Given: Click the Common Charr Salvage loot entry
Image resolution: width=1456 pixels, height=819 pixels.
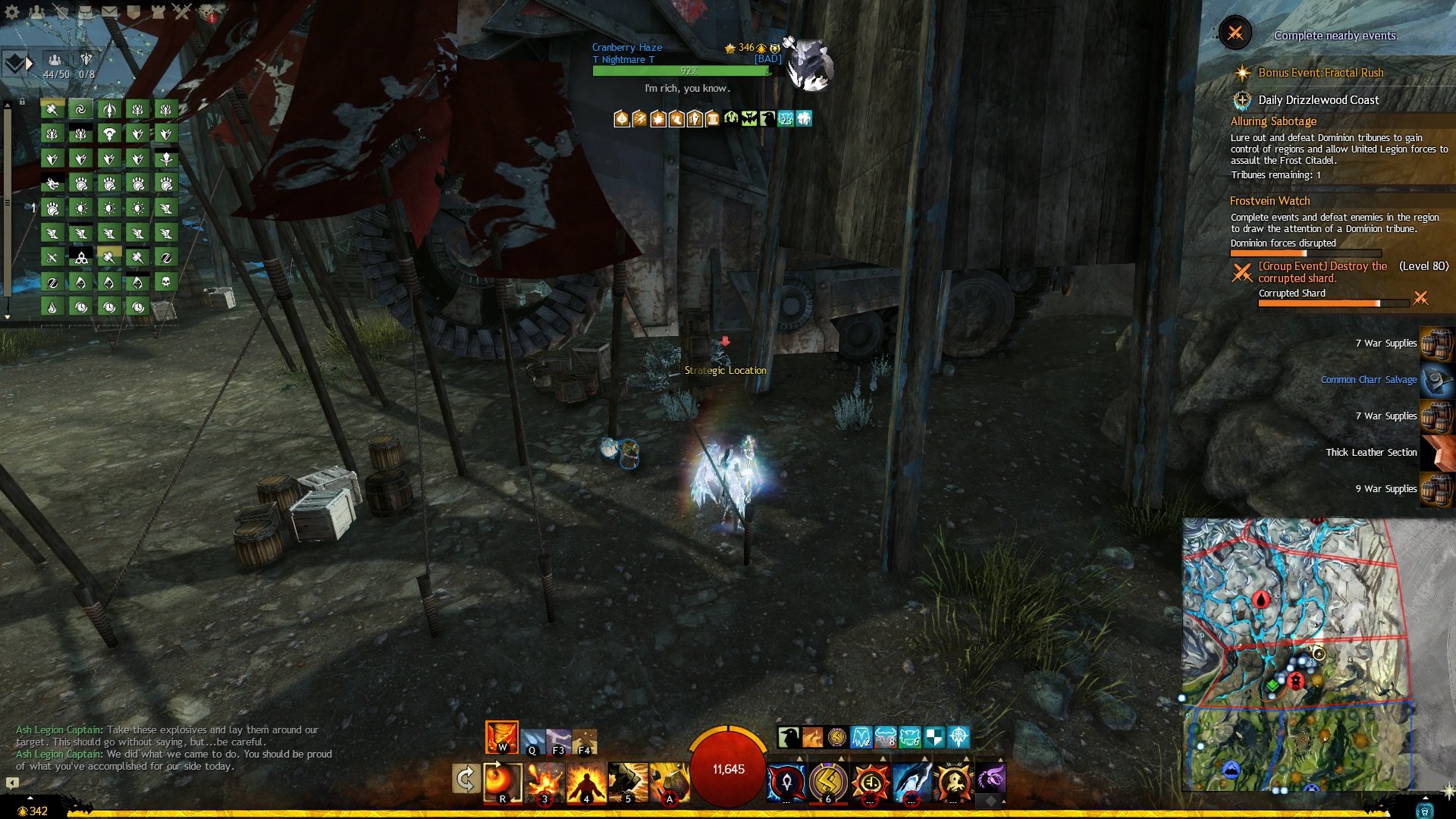Looking at the screenshot, I should pos(1368,380).
